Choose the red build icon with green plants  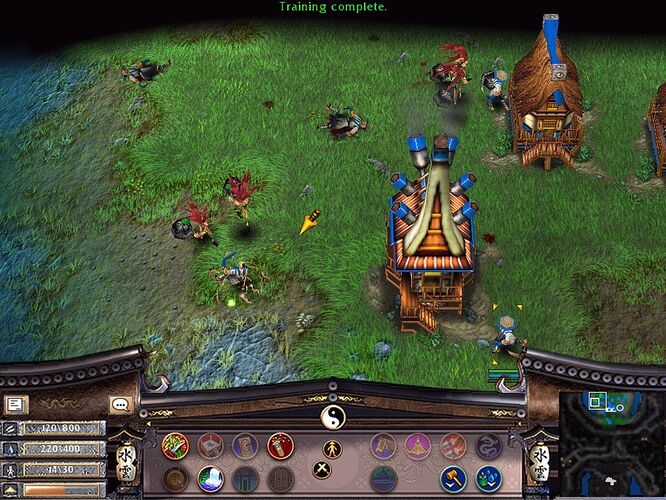175,446
